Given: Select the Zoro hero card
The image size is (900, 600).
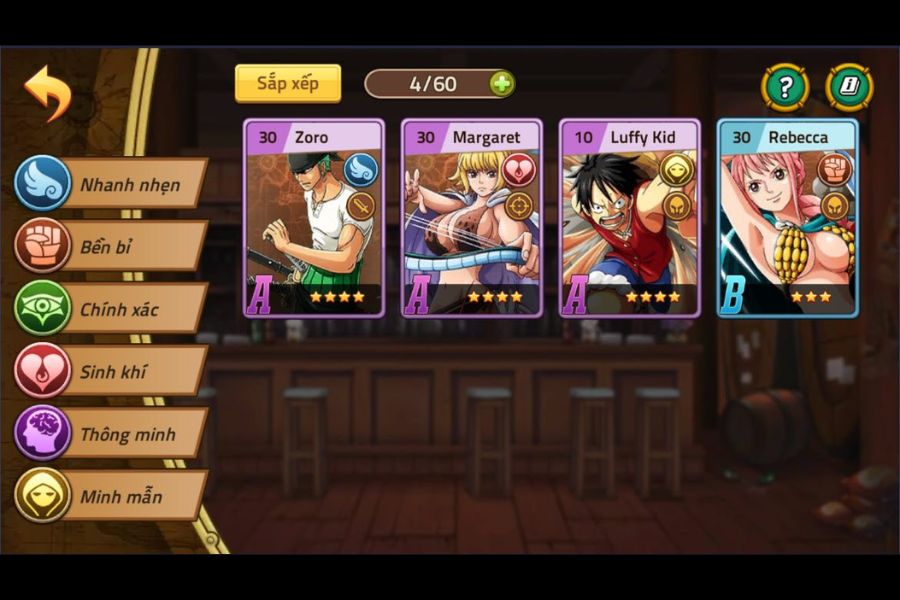Looking at the screenshot, I should click(314, 219).
